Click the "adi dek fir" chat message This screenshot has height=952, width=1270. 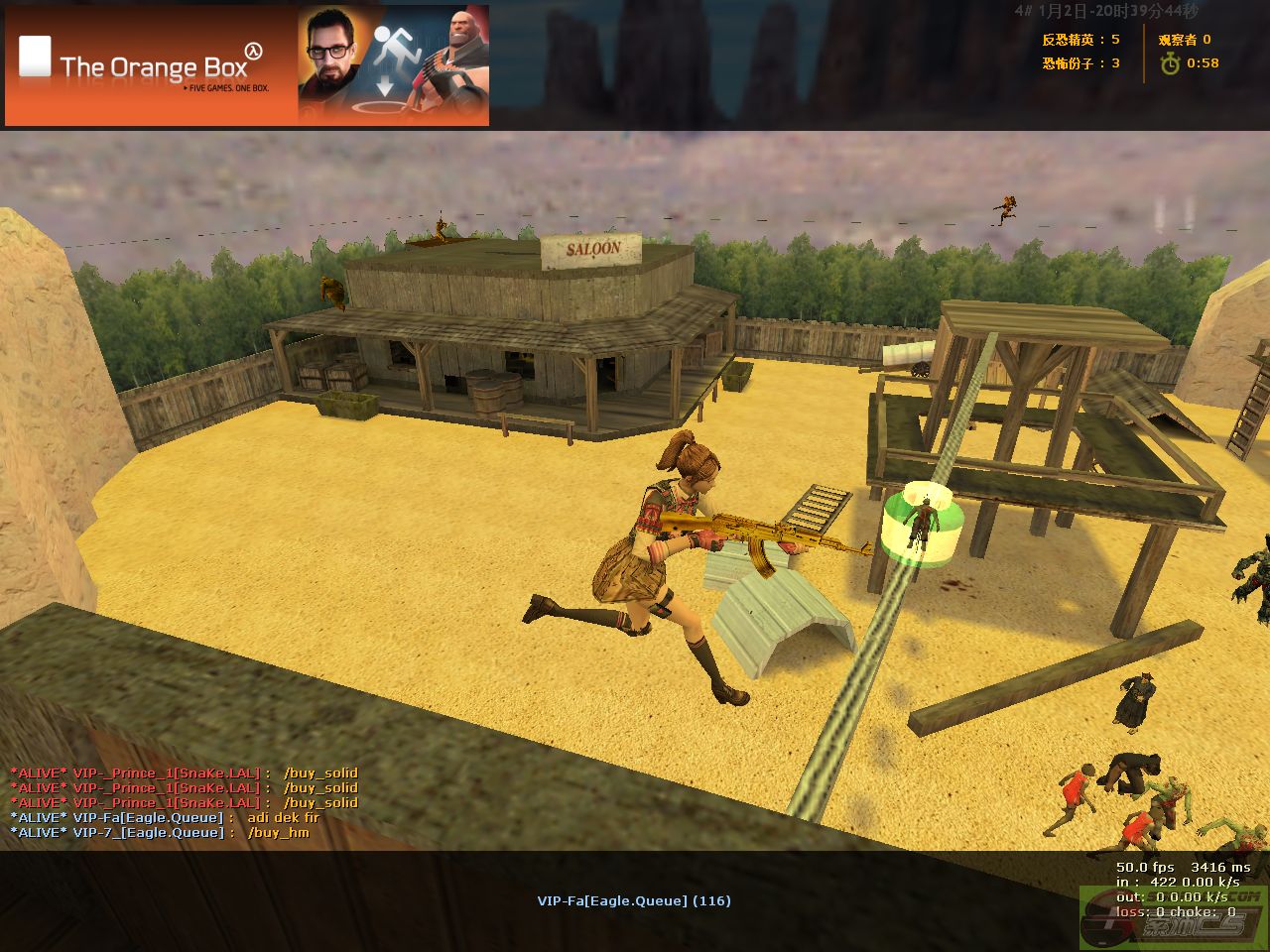coord(284,817)
